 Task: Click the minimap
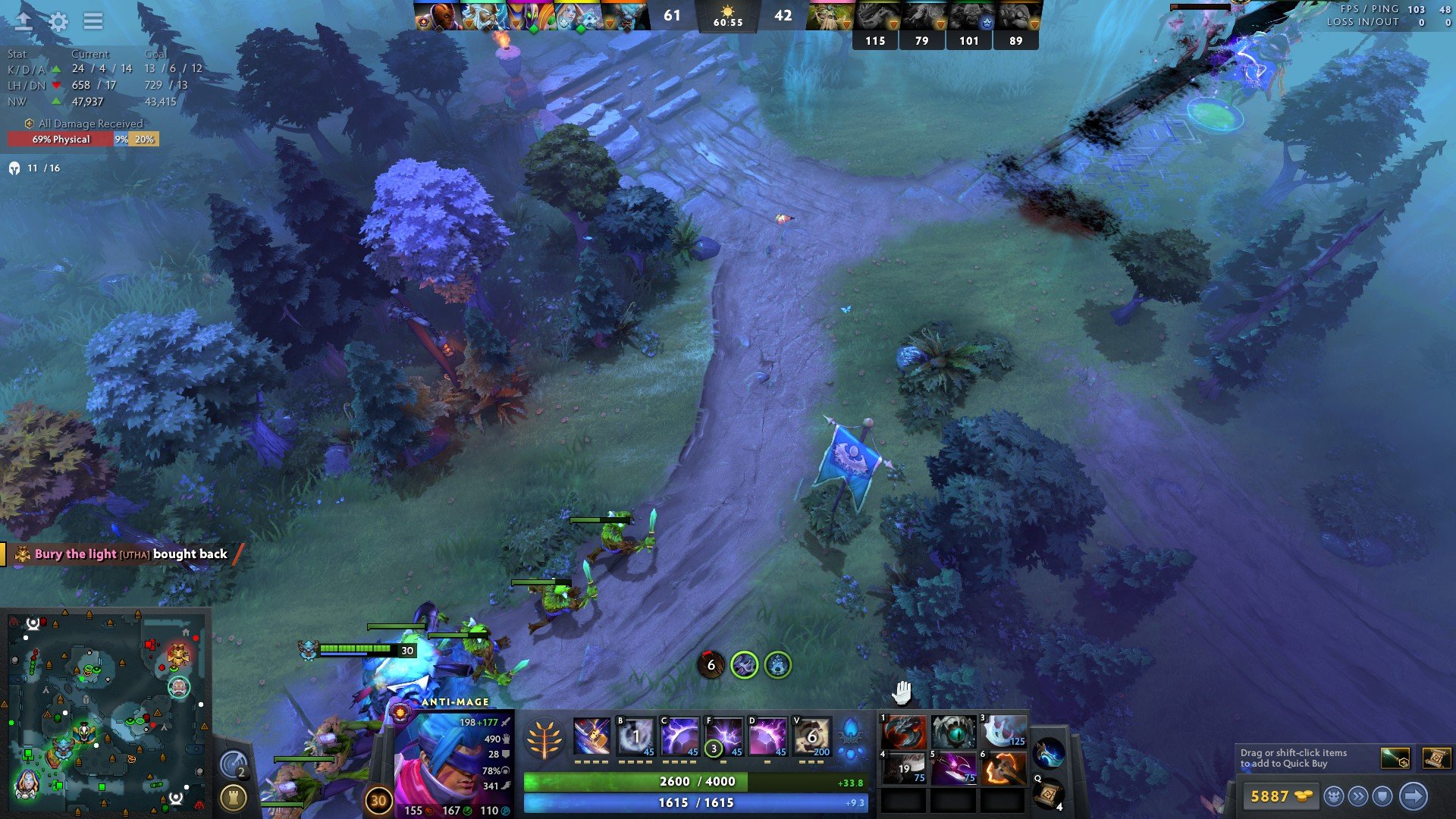point(106,713)
